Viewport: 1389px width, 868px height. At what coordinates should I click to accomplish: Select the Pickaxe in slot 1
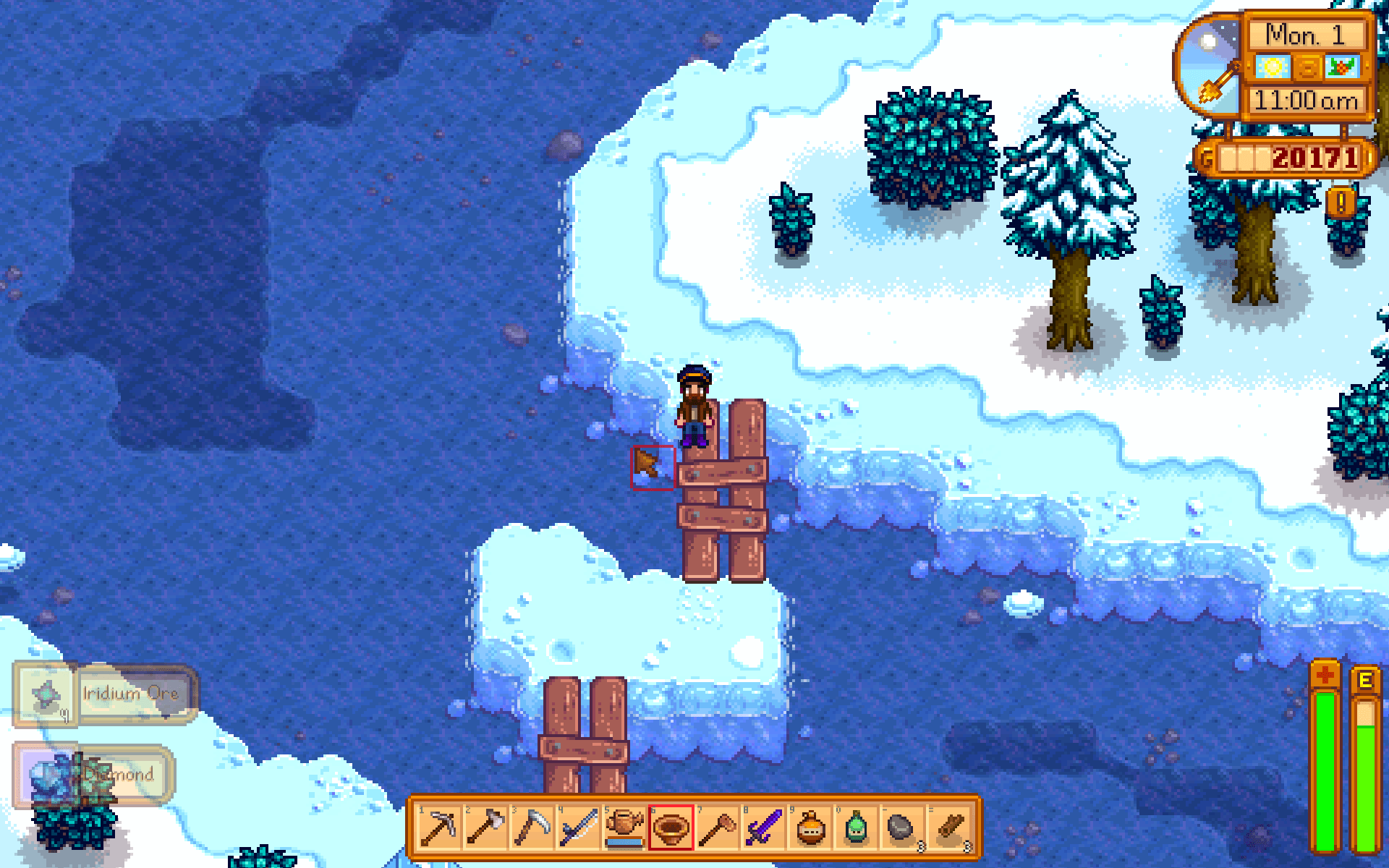(x=438, y=827)
